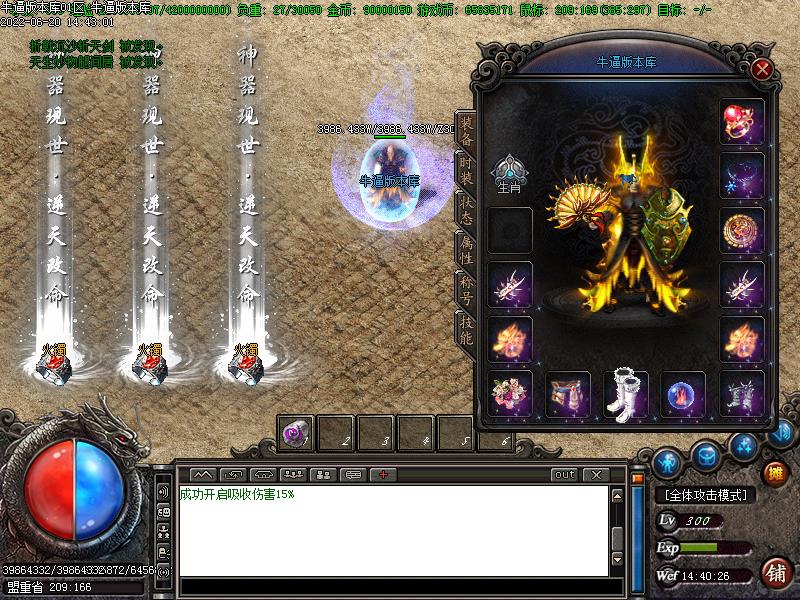Open the 摊 stall button
Screen dimensions: 800x600
[774, 472]
